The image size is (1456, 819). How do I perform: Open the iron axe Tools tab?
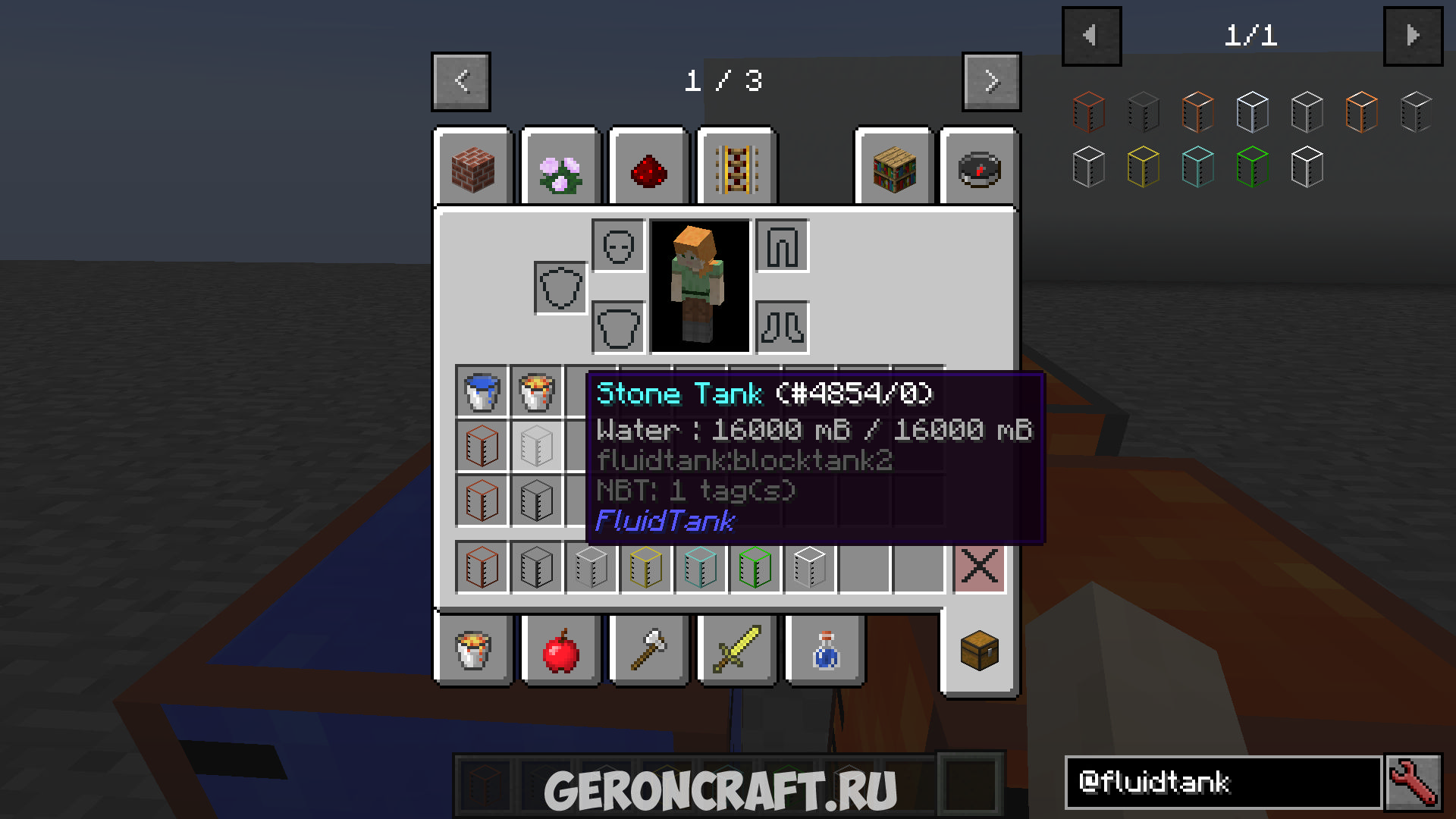coord(649,651)
